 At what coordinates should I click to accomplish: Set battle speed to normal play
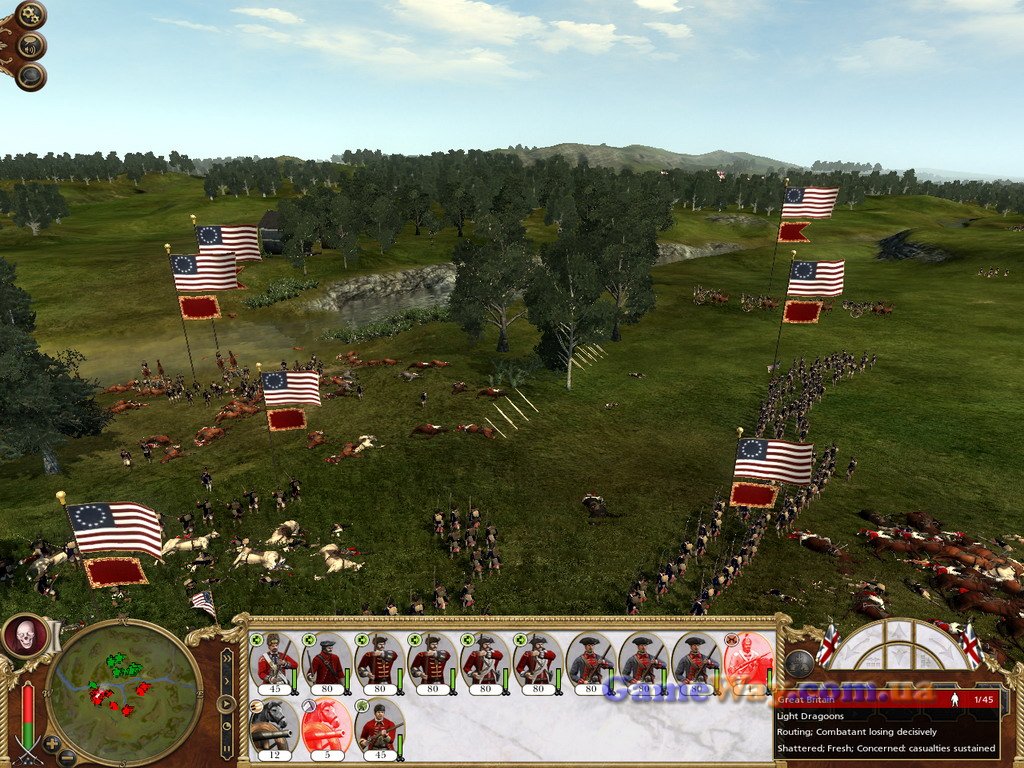point(227,703)
